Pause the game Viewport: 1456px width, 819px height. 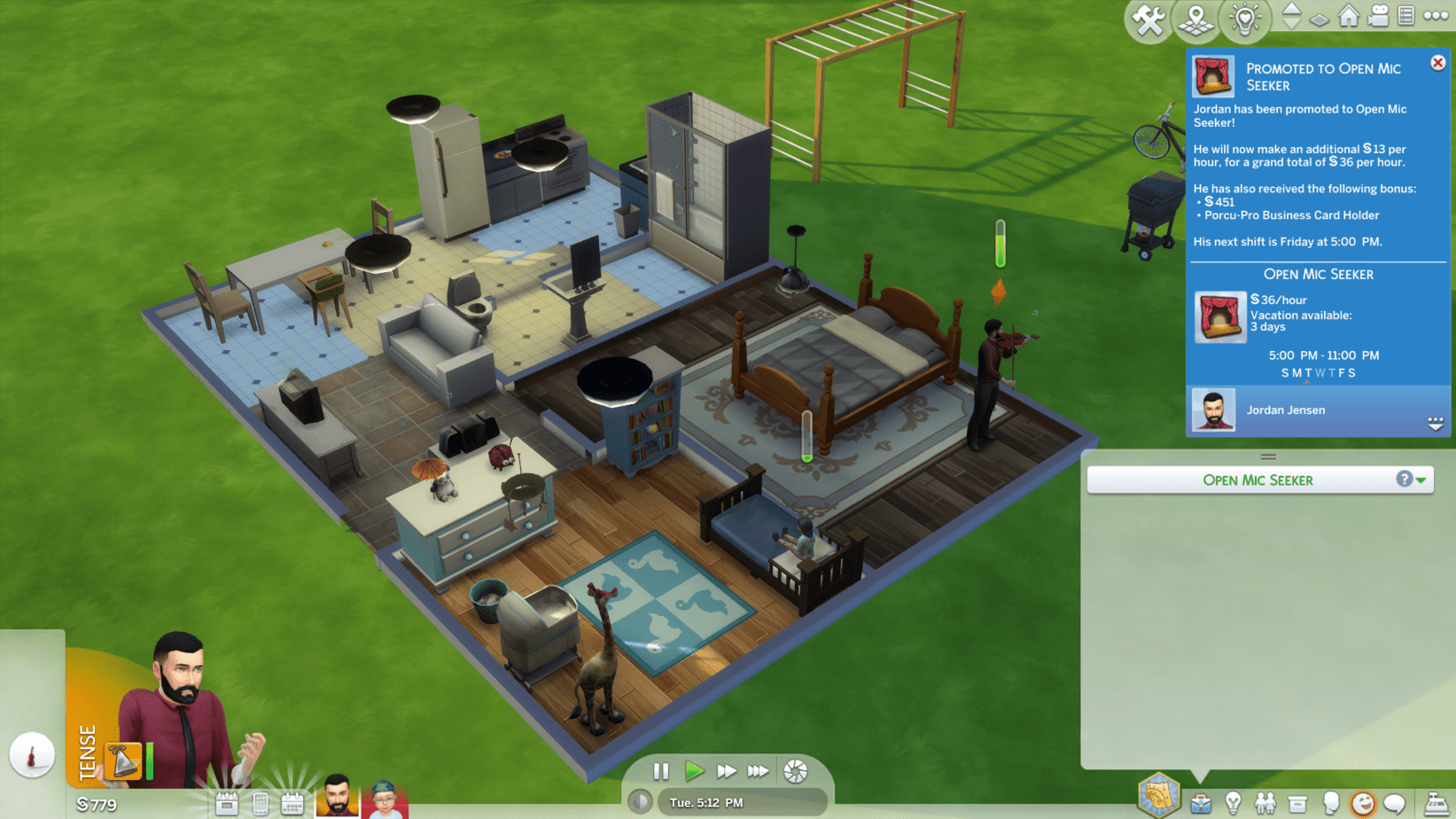pyautogui.click(x=661, y=771)
